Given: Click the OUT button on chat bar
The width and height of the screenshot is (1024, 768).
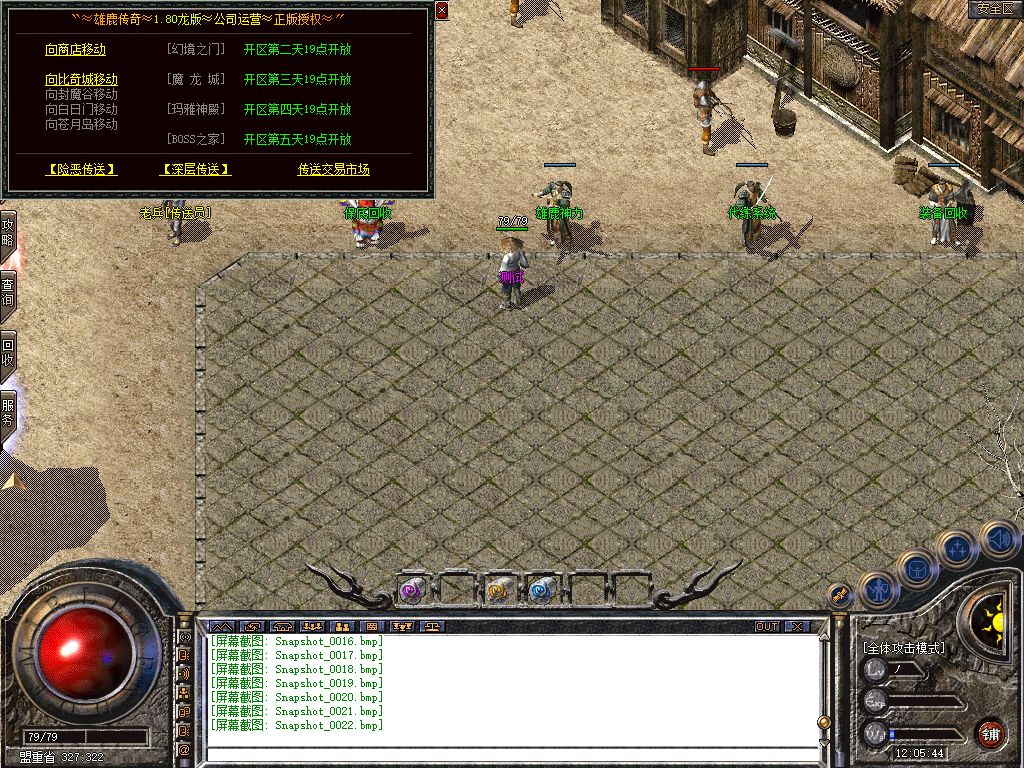Looking at the screenshot, I should coord(767,627).
